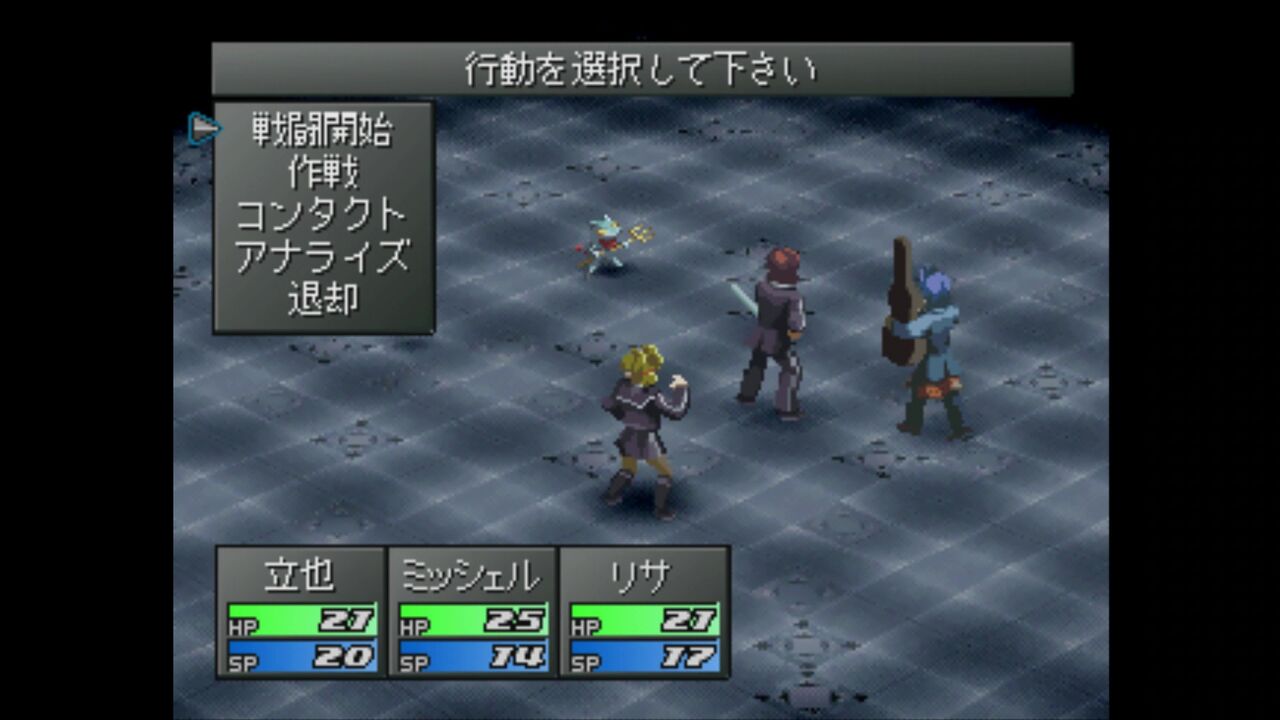Click the blue-haired guitar-carrying character

click(x=930, y=340)
